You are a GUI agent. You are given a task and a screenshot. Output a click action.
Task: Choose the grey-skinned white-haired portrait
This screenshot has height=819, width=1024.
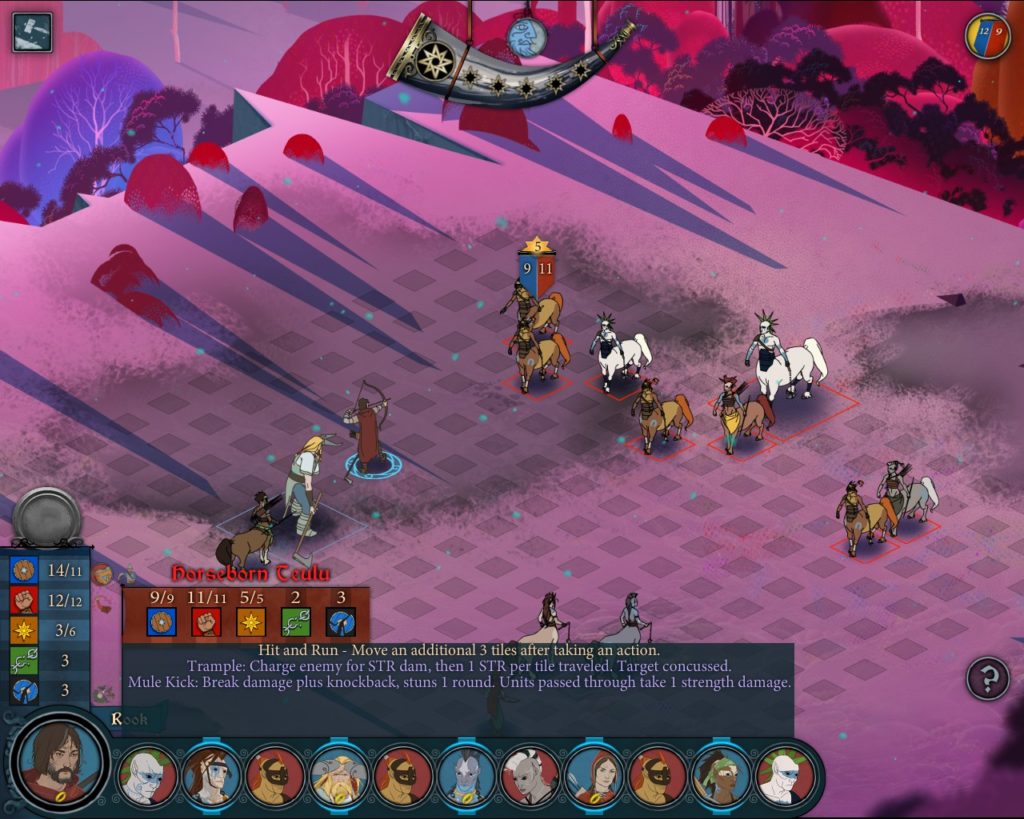pos(529,776)
